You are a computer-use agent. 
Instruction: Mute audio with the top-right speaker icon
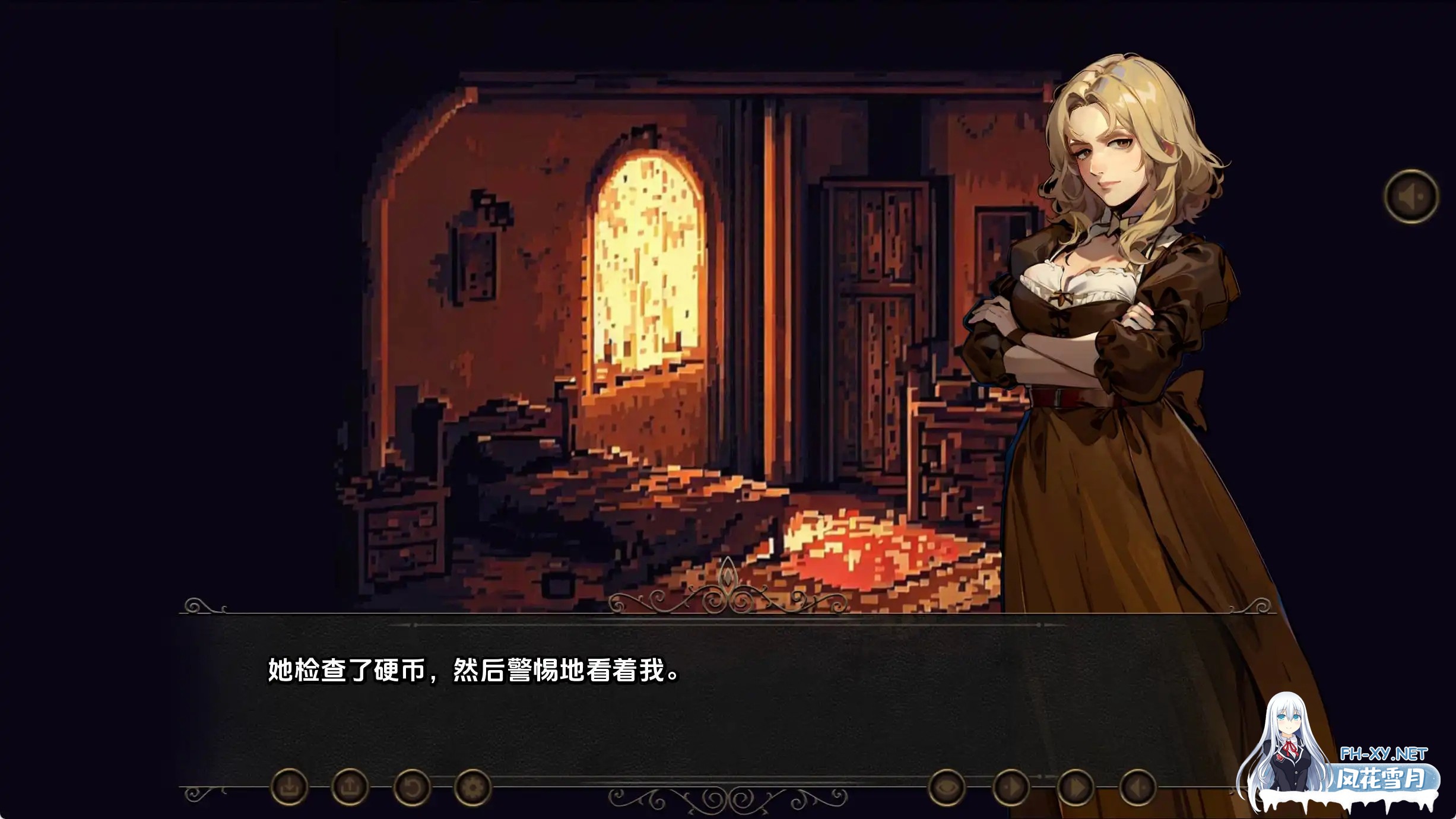(1413, 196)
